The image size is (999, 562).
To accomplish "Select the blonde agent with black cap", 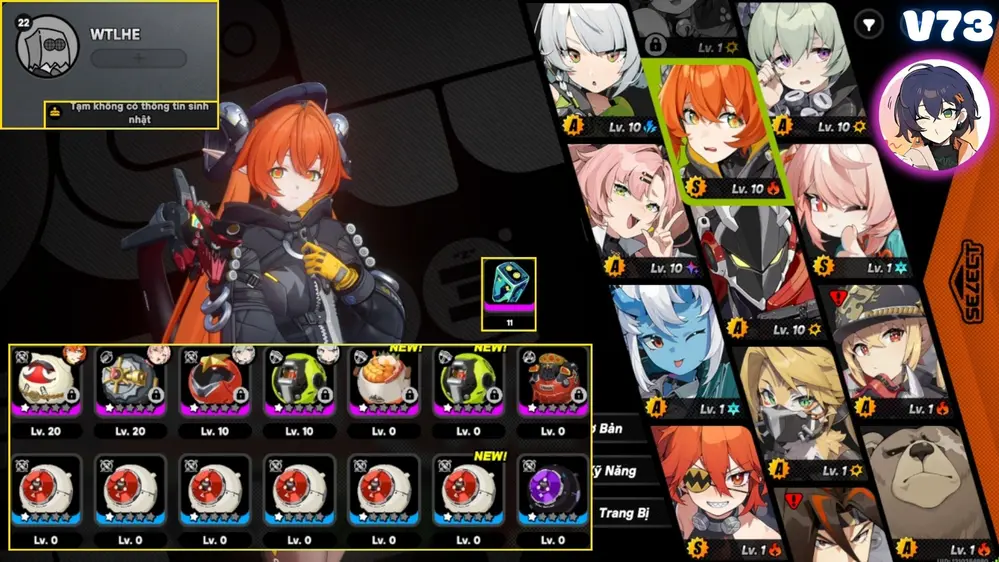I will (x=877, y=349).
